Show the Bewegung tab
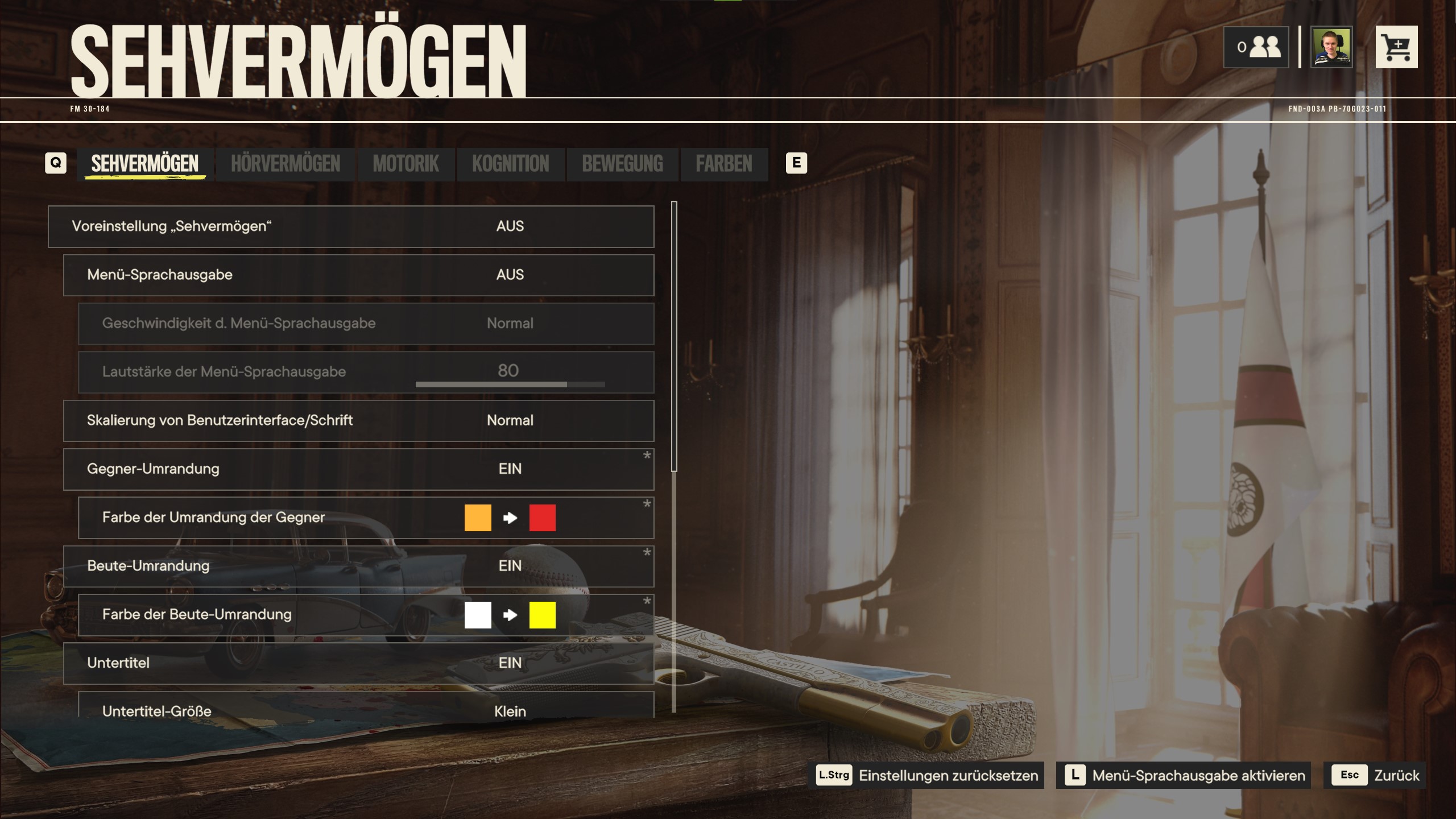1456x819 pixels. pyautogui.click(x=622, y=164)
